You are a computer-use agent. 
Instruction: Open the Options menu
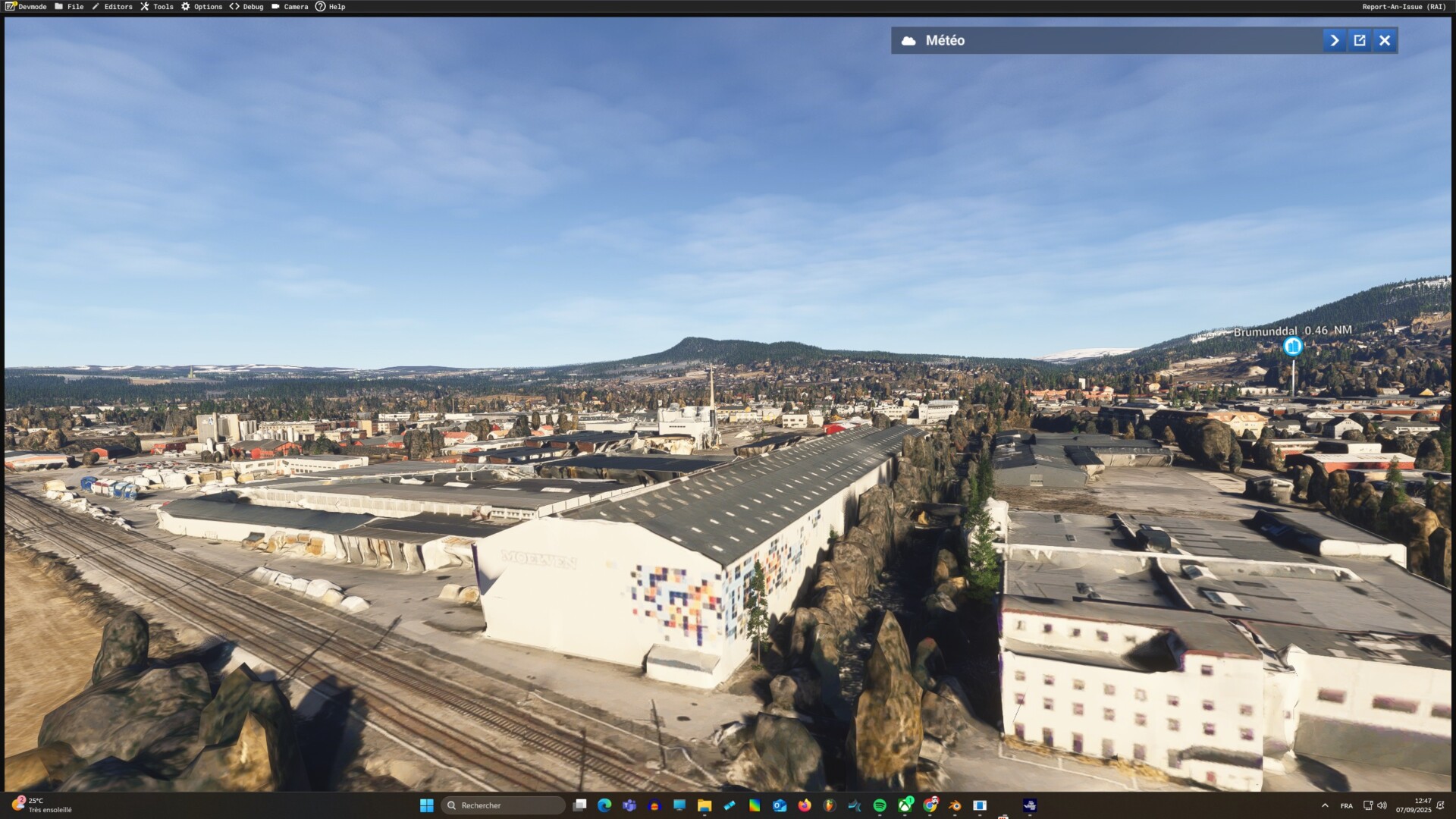coord(202,7)
